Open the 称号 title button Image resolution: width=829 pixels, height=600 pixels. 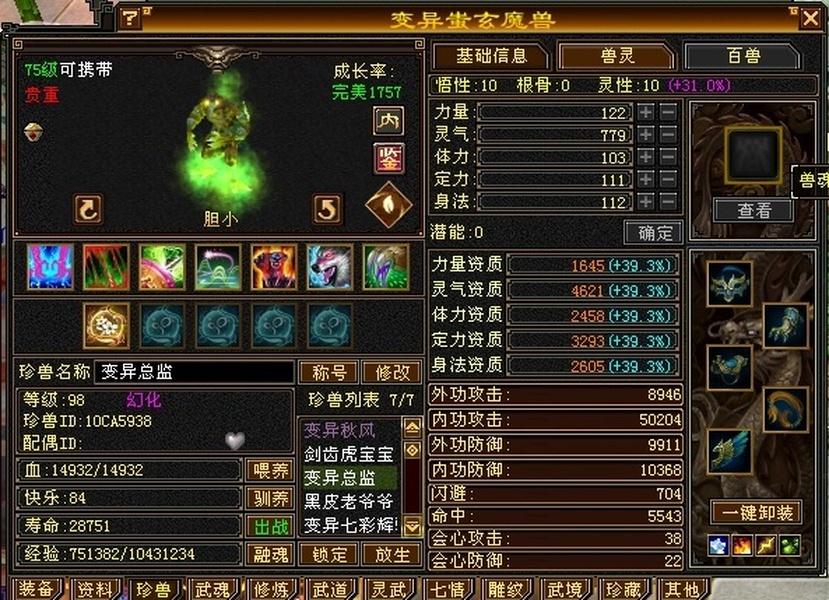329,372
